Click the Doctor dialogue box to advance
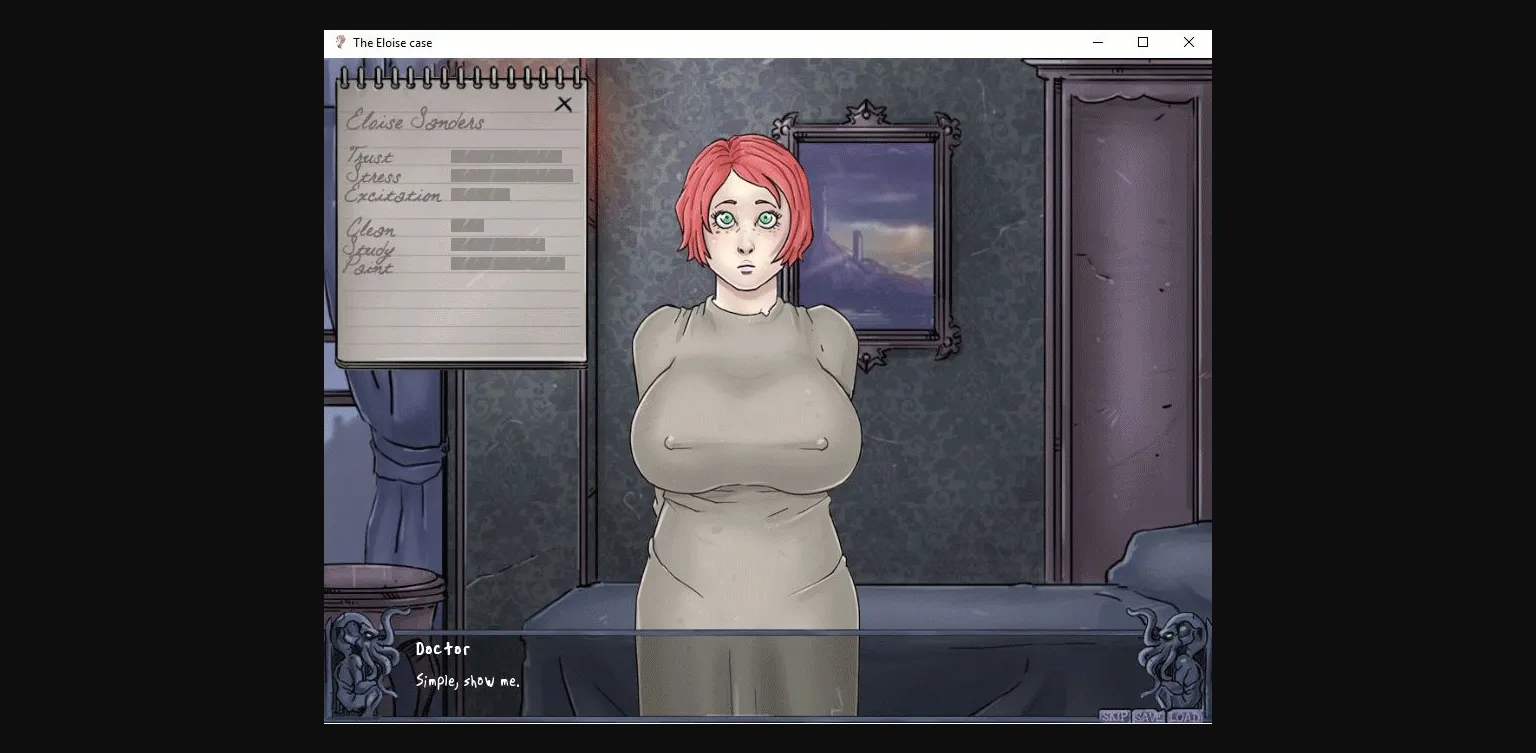The image size is (1536, 753). 441,649
